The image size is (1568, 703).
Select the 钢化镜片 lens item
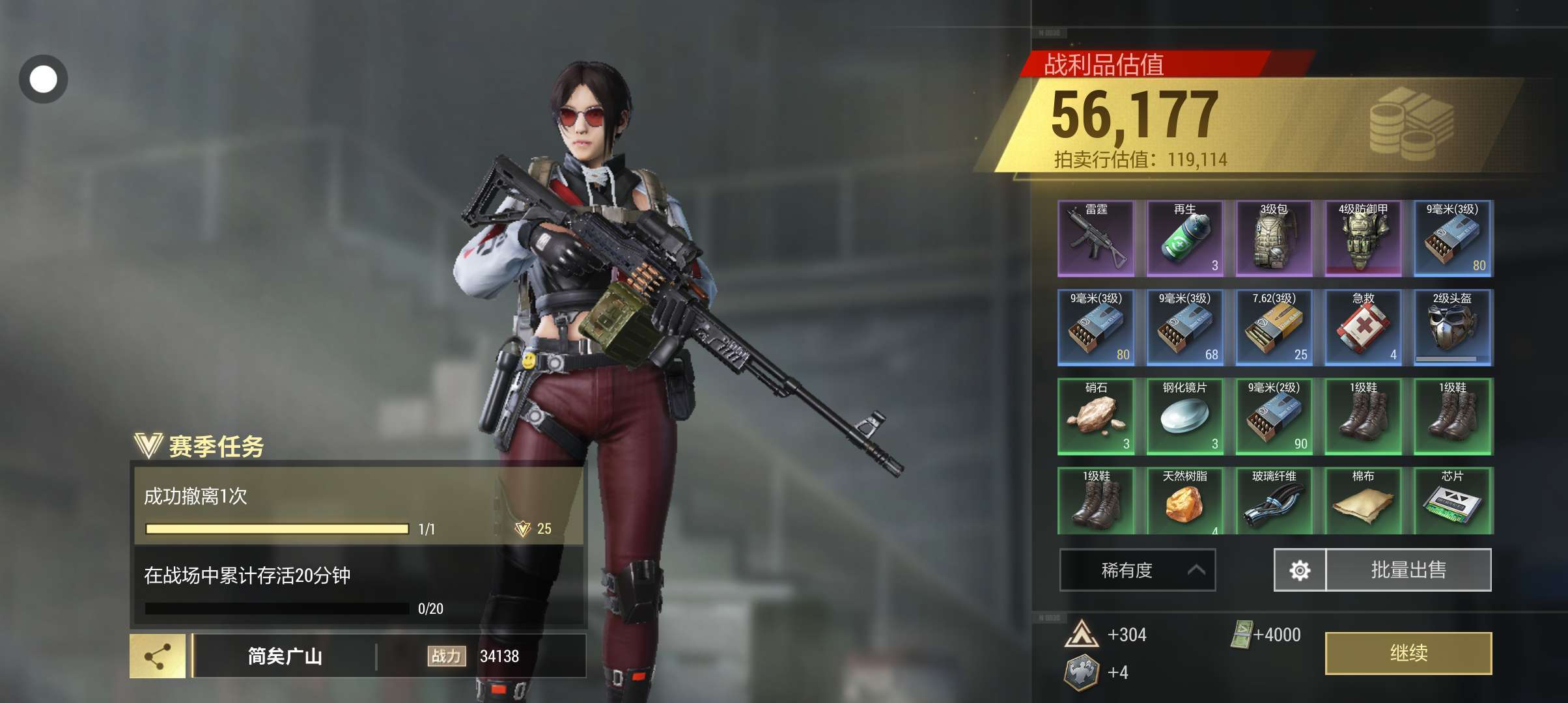tap(1185, 417)
